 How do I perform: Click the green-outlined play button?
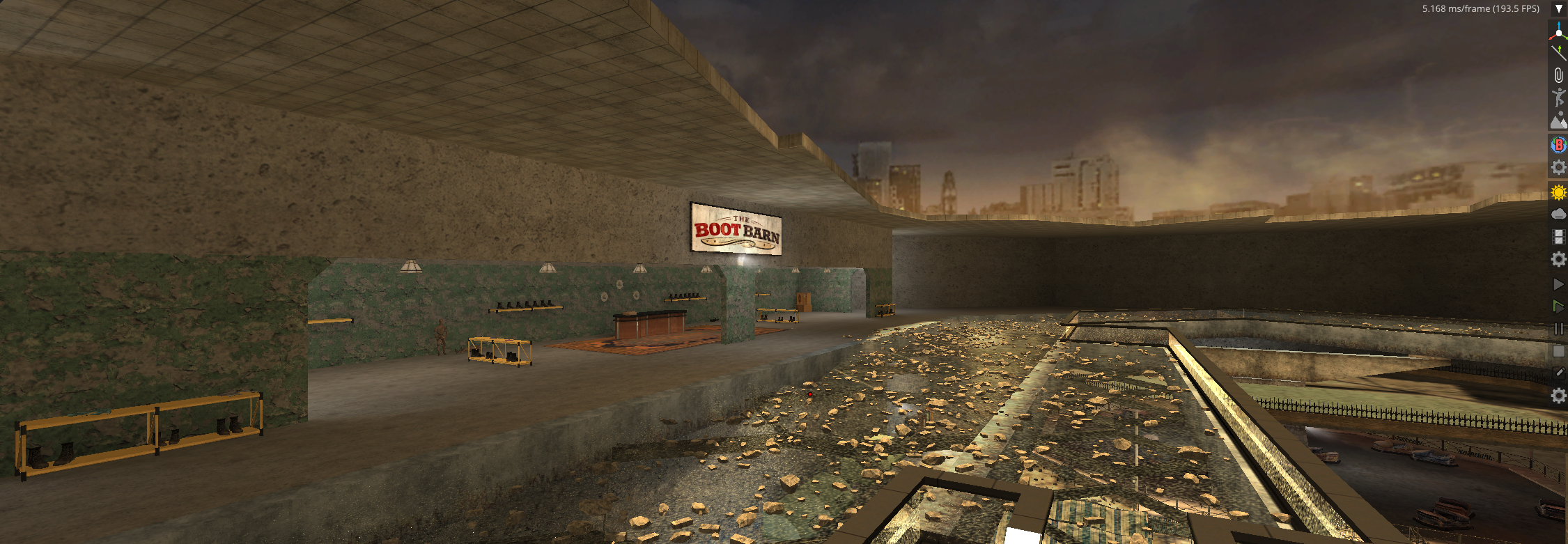coord(1558,306)
